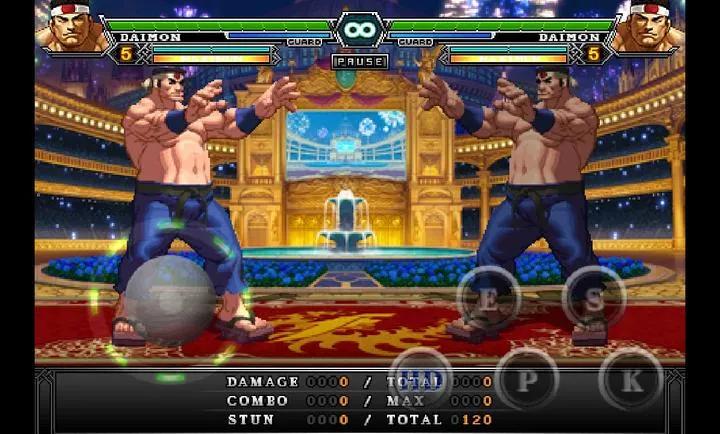This screenshot has width=720, height=434.
Task: Tap the S special button
Action: click(594, 297)
